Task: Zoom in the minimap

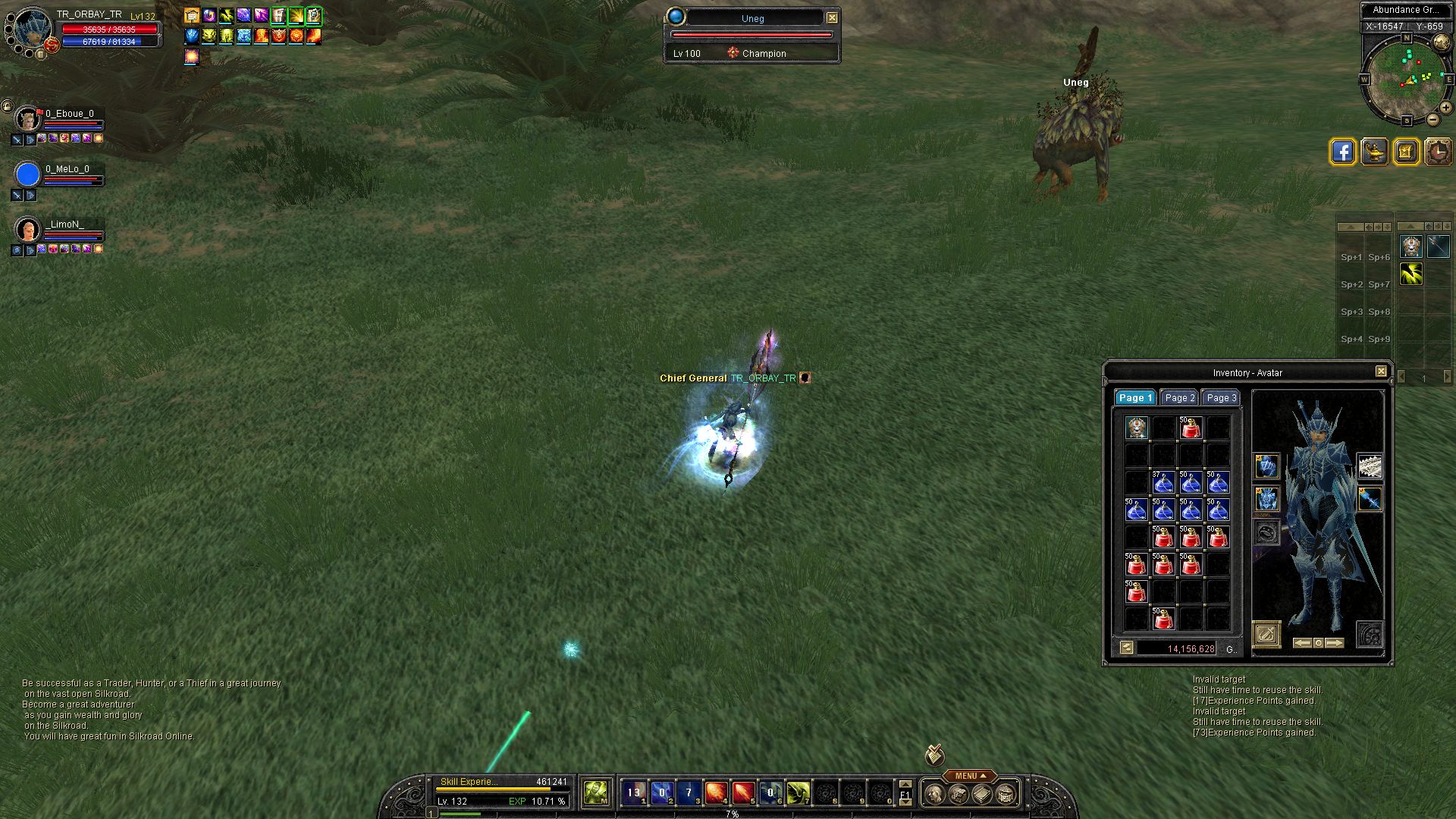Action: point(1446,108)
